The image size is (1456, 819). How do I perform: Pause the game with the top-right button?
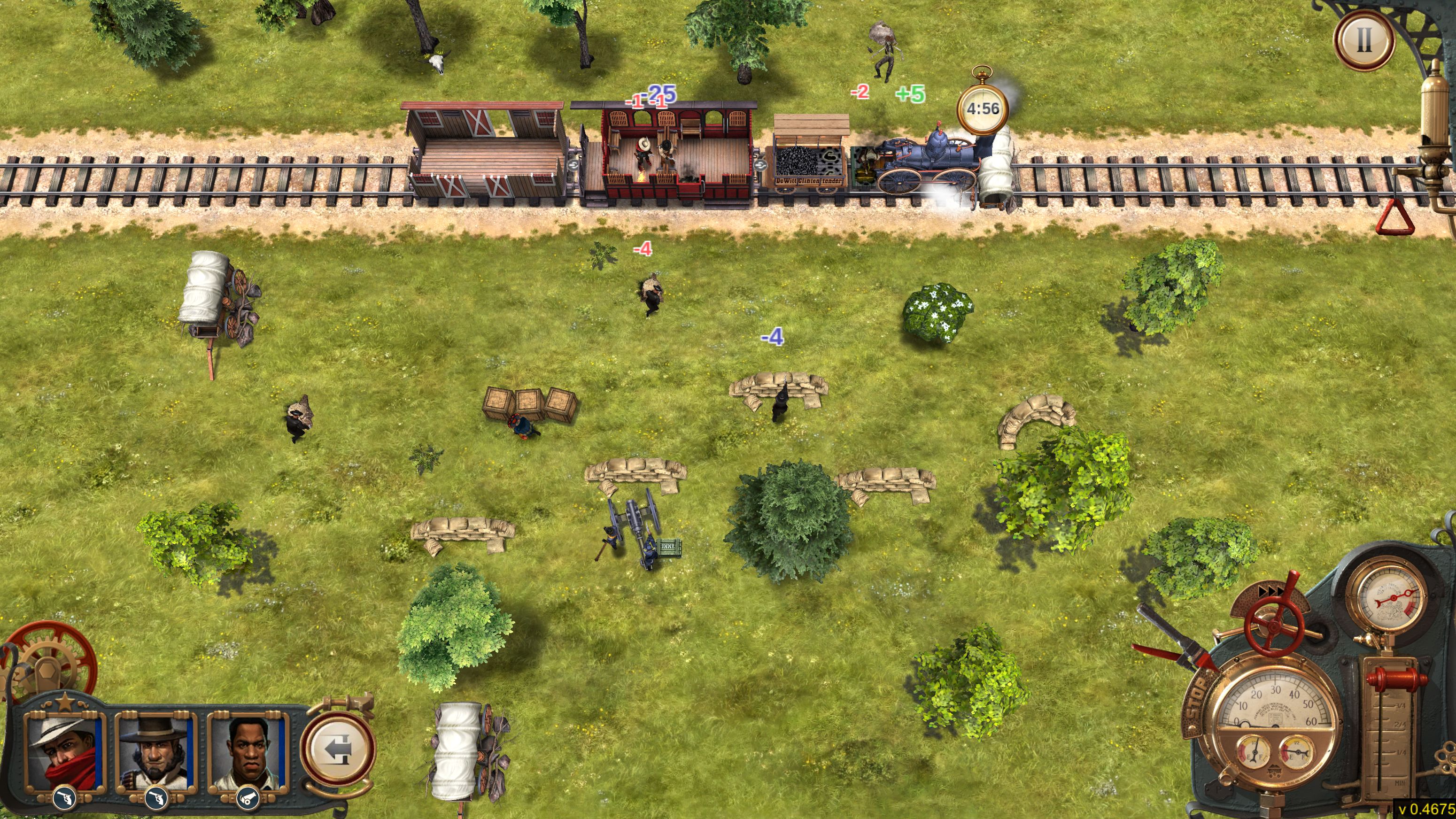click(1364, 39)
